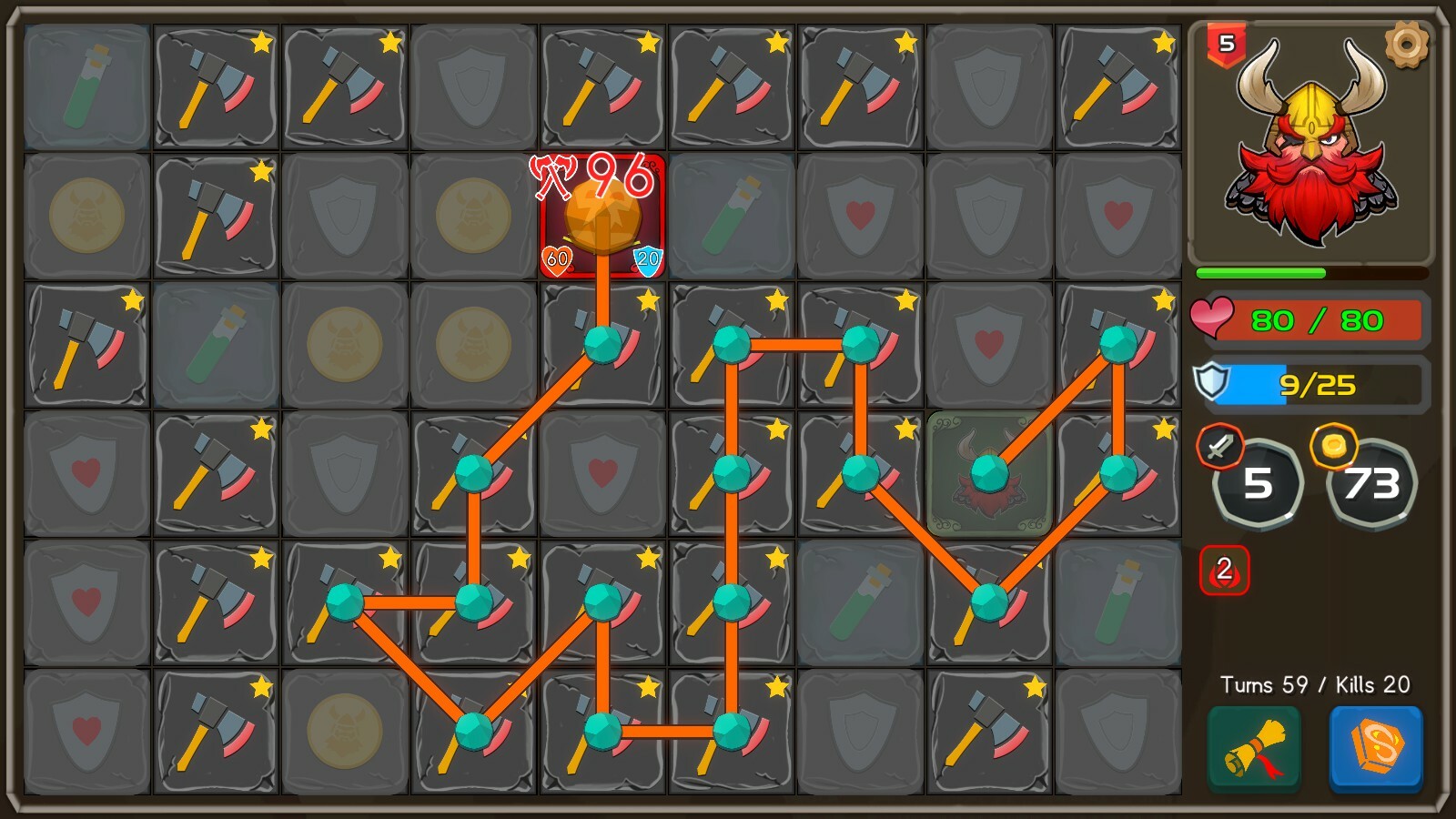Tap the yellow potion tile on the right side
1456x819 pixels.
(x=1118, y=601)
